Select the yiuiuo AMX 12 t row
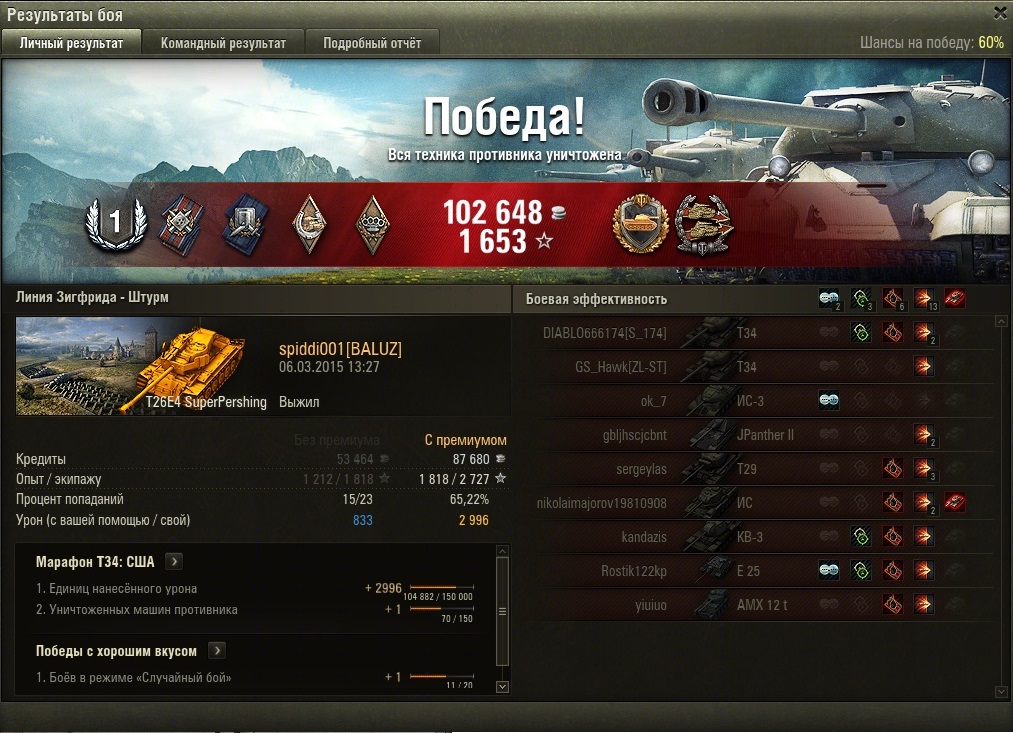The width and height of the screenshot is (1013, 733). pos(750,605)
